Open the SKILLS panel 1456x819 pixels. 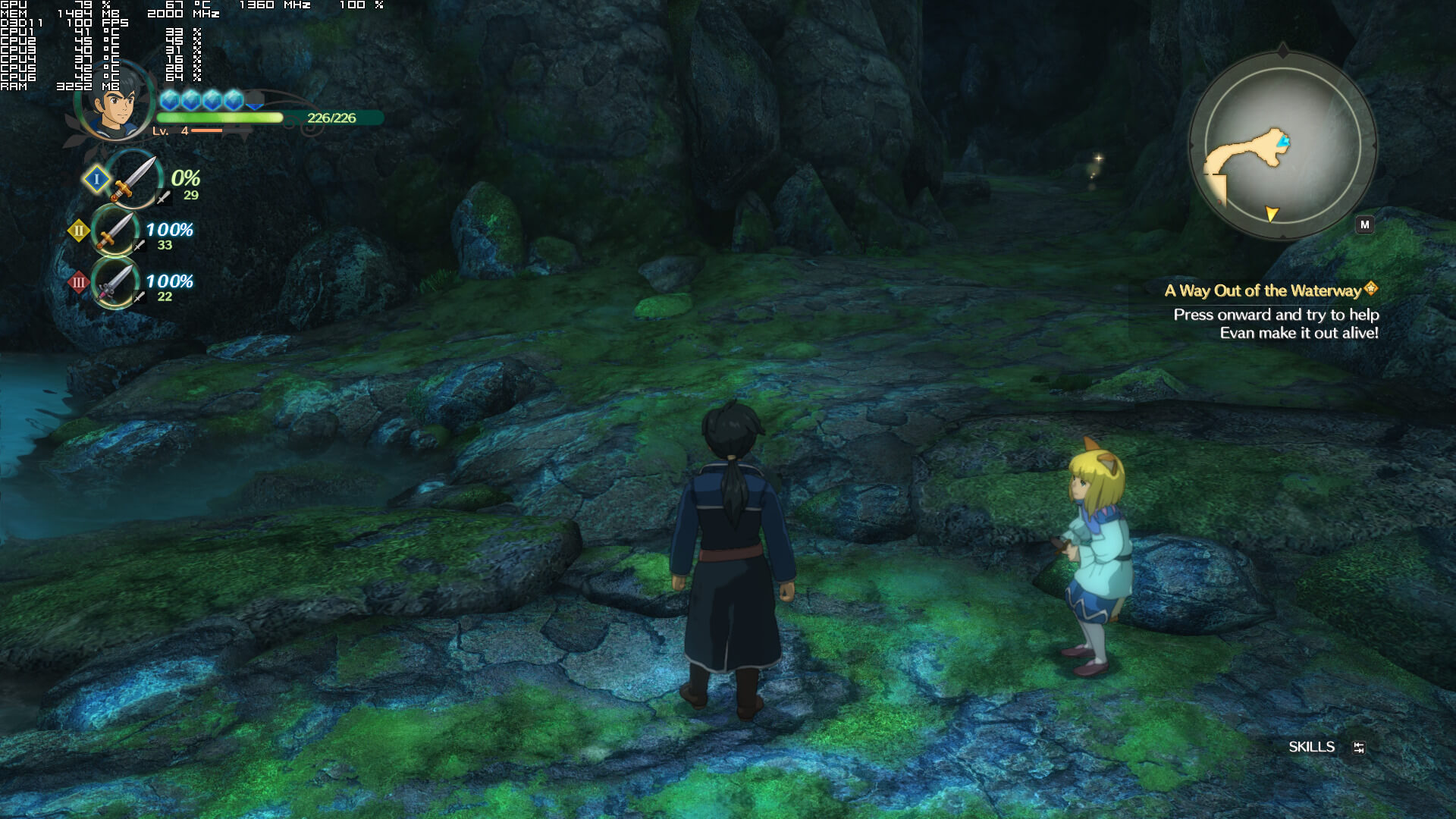click(1311, 747)
